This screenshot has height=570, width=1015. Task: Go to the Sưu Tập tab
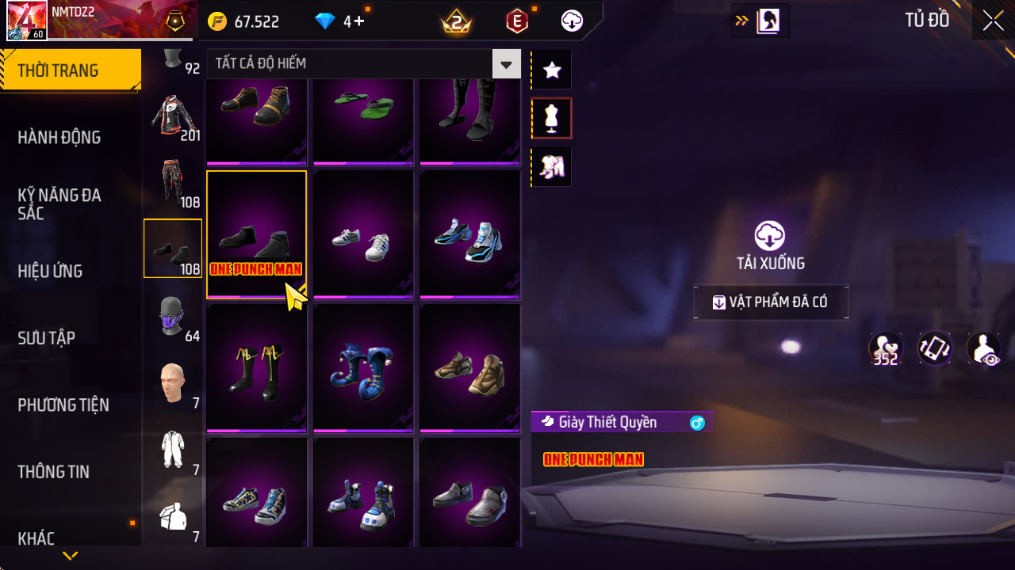[46, 338]
